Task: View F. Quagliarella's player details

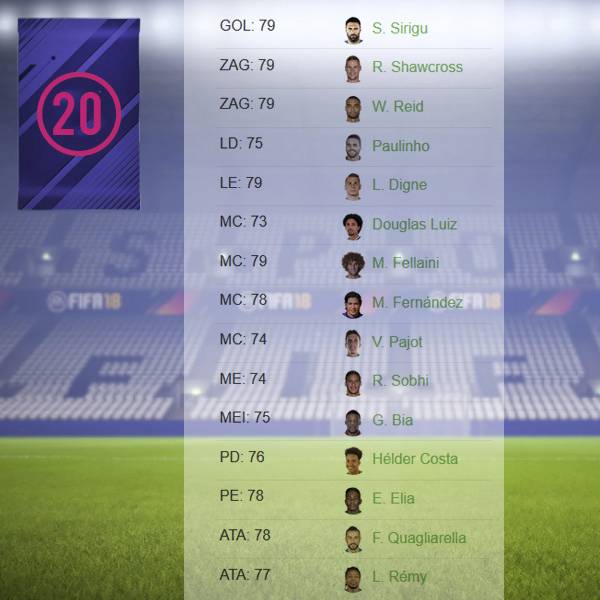Action: (x=419, y=537)
